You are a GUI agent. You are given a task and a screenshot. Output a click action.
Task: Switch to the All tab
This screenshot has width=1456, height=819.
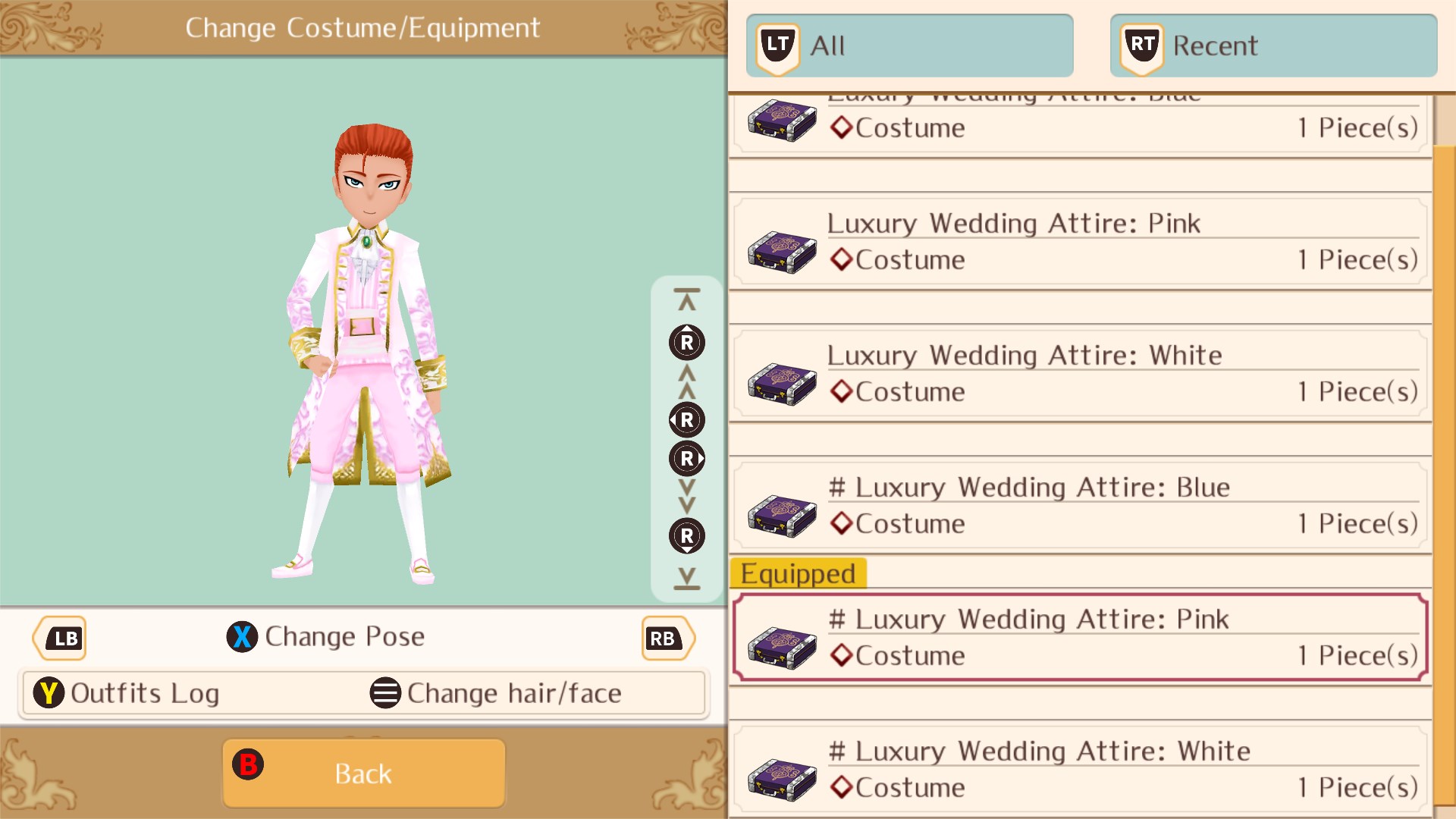coord(910,45)
